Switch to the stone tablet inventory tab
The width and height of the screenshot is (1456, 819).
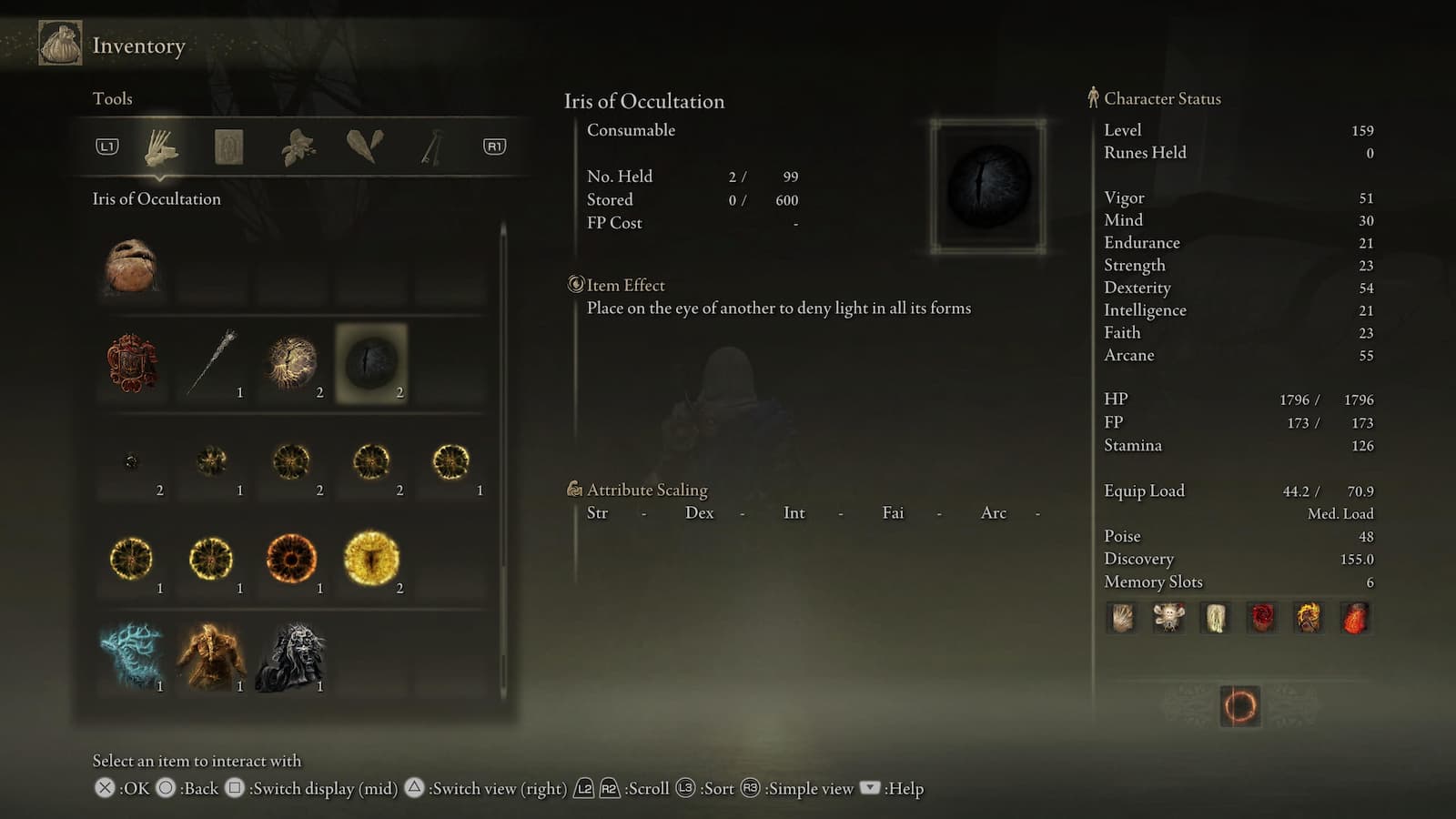(228, 147)
